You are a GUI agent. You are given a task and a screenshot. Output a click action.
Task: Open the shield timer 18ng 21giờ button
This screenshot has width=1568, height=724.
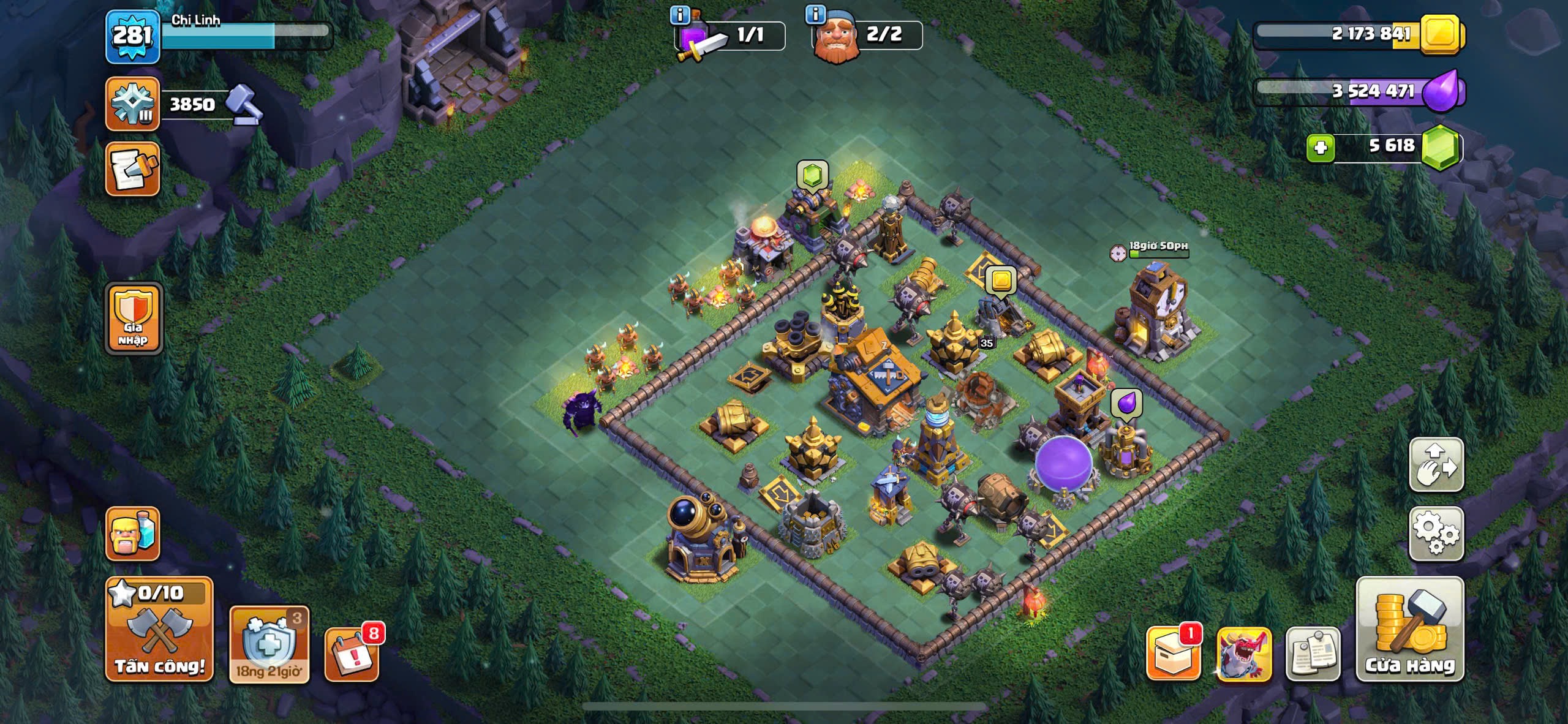(x=269, y=645)
